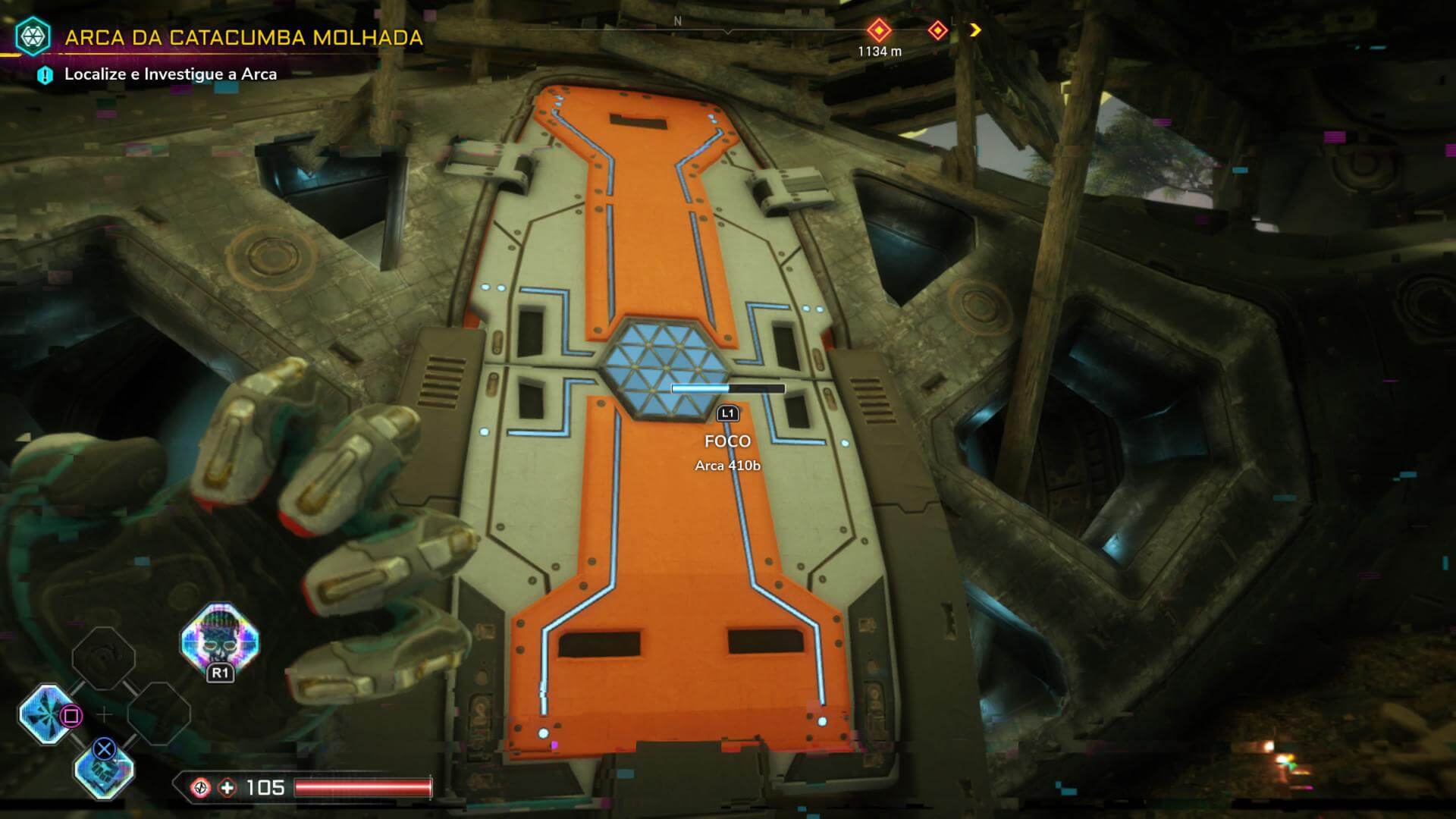Select the hexagonal Ark mission icon

point(33,36)
